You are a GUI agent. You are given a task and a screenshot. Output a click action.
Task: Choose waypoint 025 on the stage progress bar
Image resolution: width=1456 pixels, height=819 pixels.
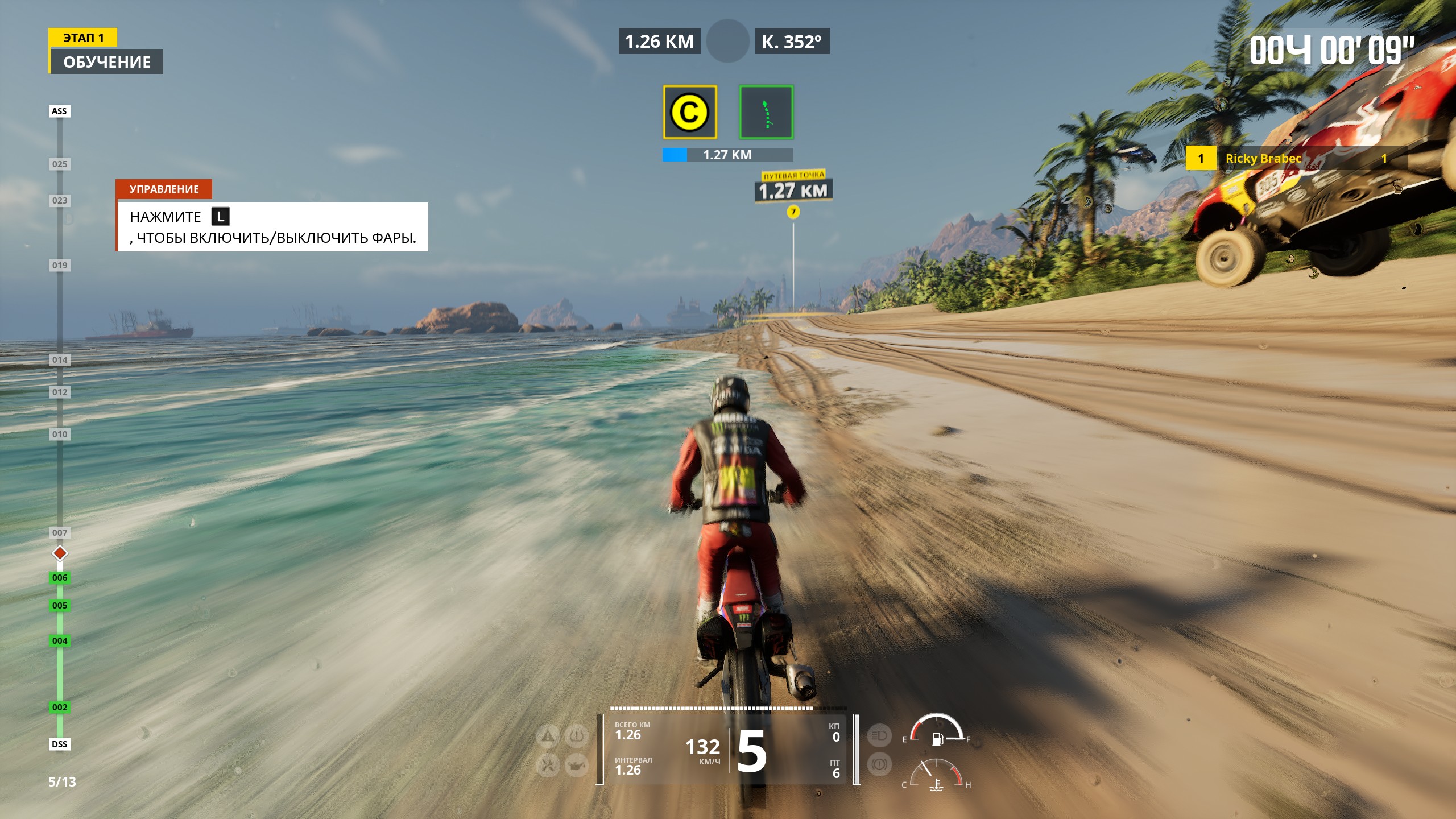pos(60,164)
